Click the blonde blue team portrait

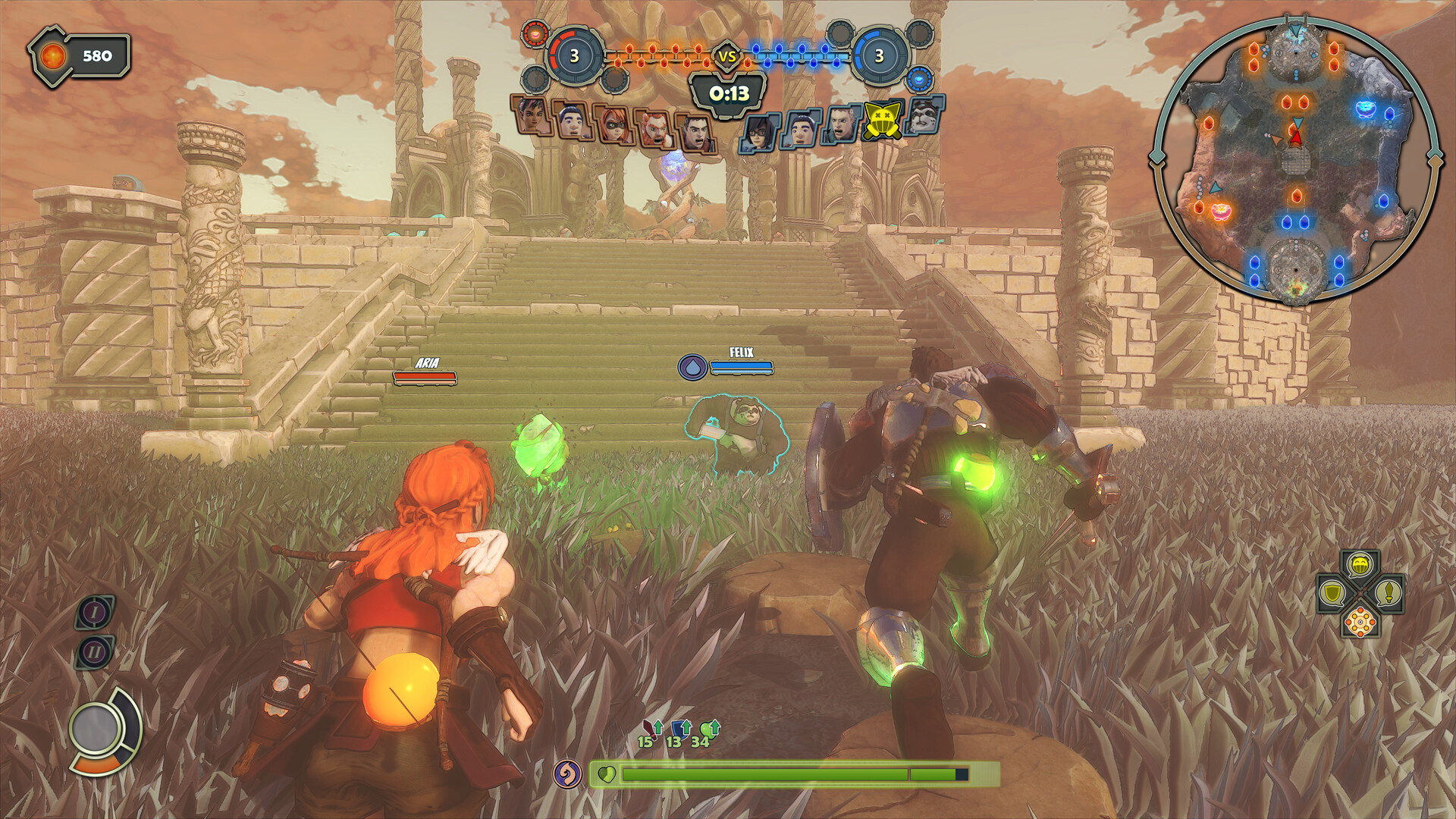coord(842,124)
